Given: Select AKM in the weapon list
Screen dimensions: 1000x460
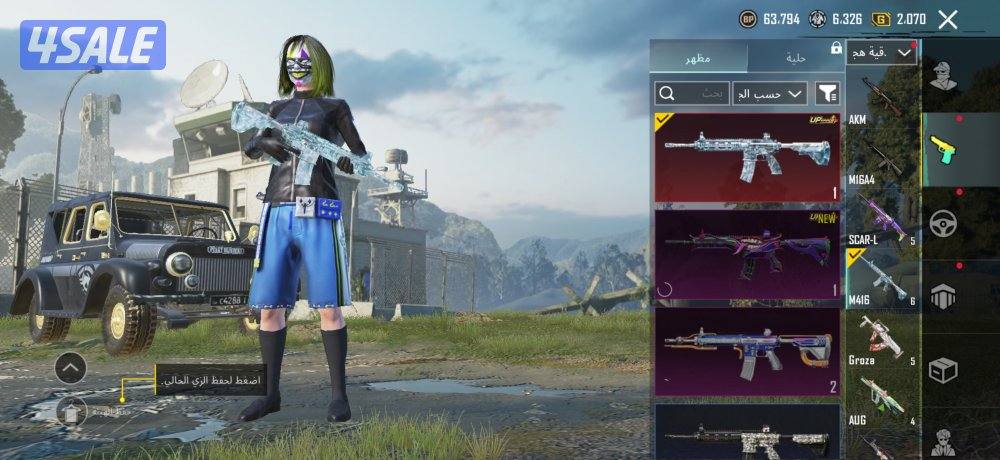Looking at the screenshot, I should pyautogui.click(x=882, y=100).
